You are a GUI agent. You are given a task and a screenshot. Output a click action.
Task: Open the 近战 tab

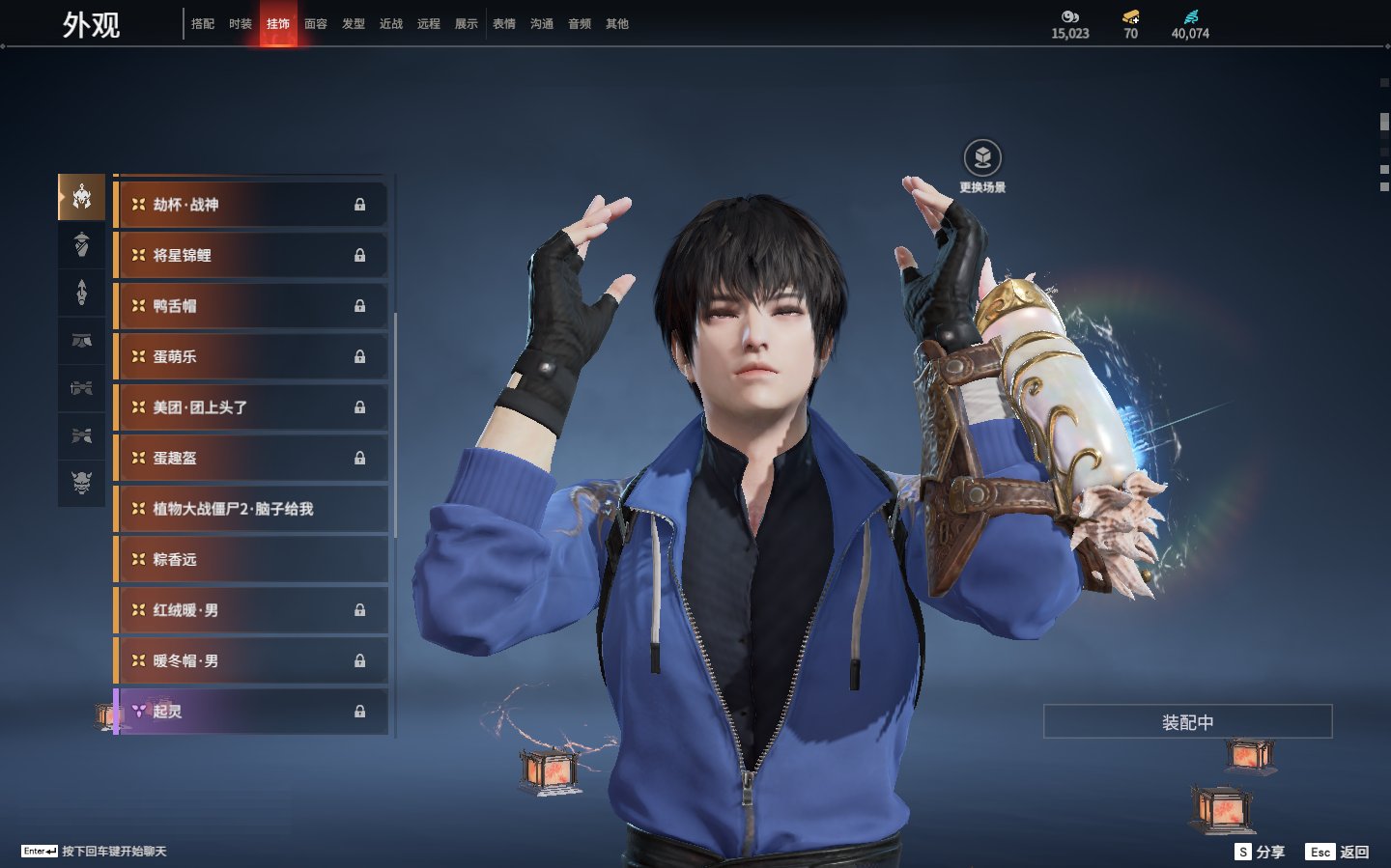tap(391, 24)
